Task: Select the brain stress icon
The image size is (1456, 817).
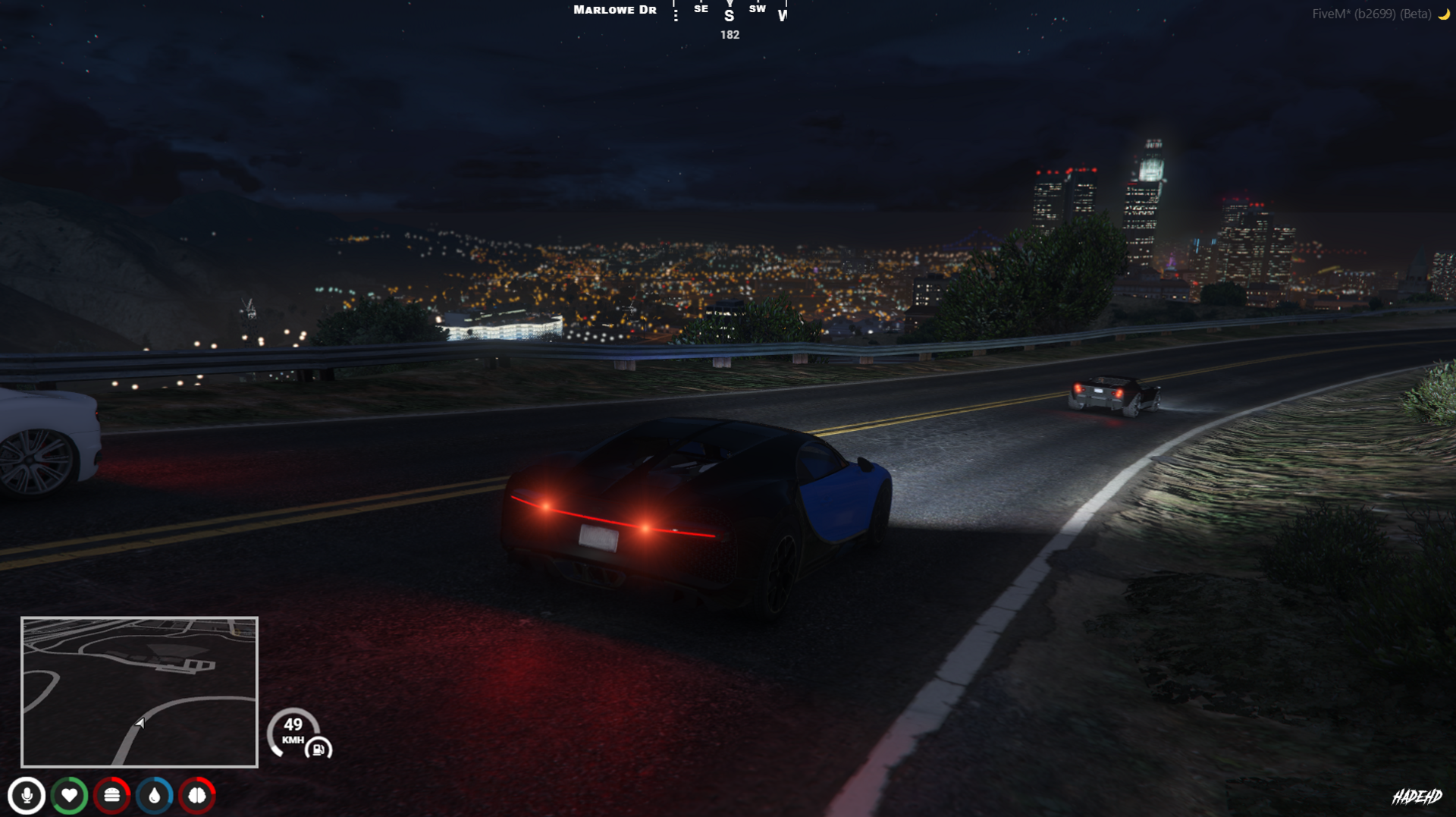Action: pyautogui.click(x=197, y=795)
